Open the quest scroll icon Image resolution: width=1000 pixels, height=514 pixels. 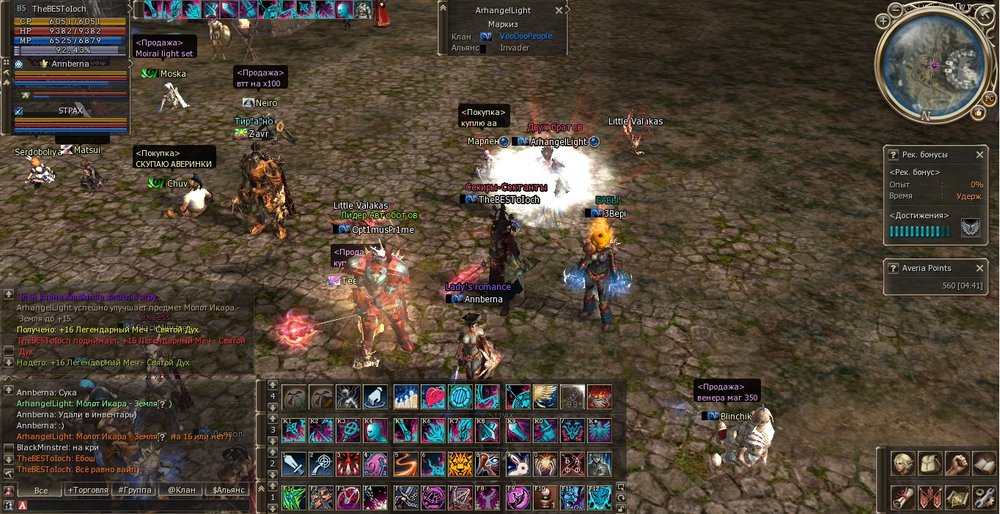coord(903,497)
